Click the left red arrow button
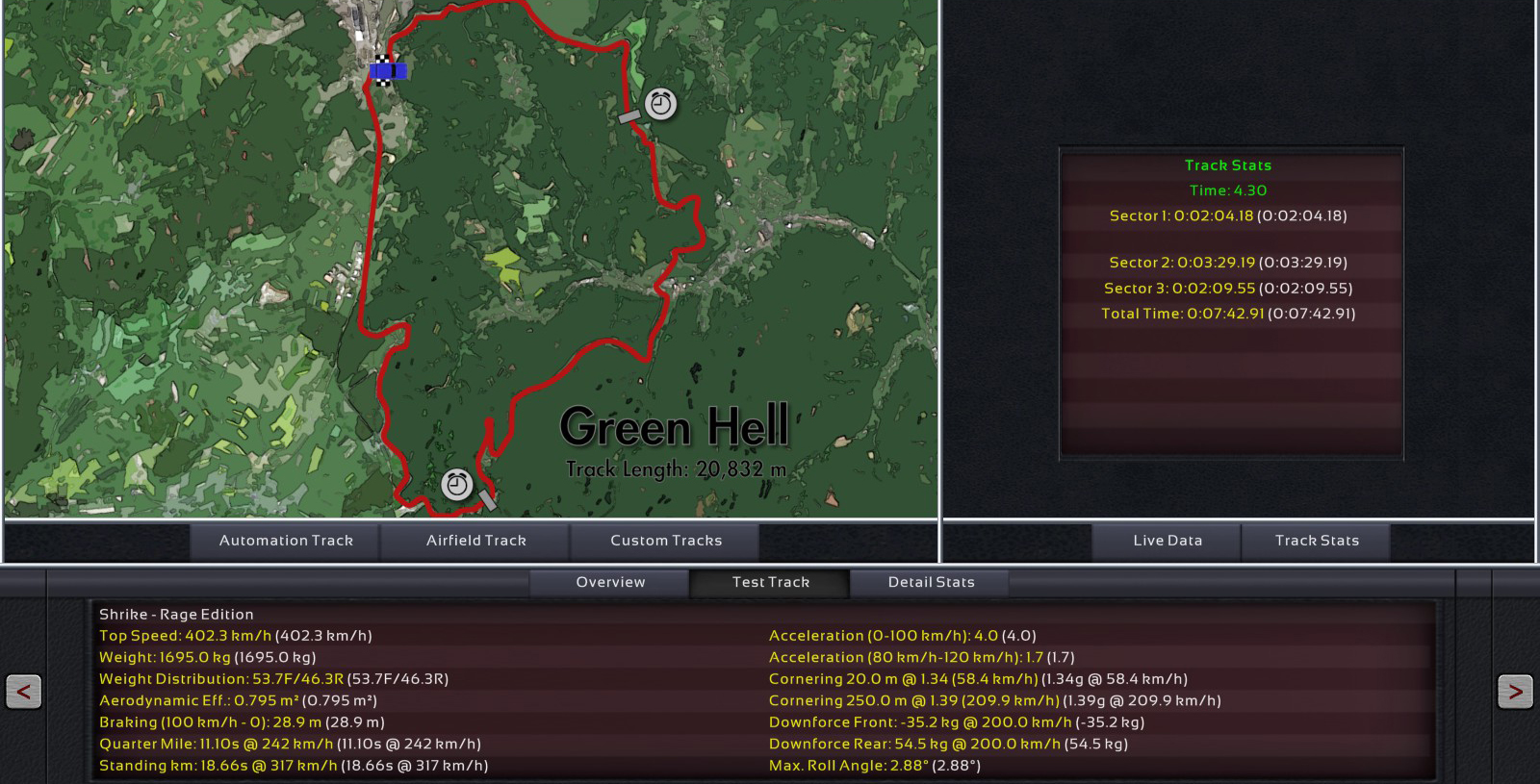The height and width of the screenshot is (784, 1540). pyautogui.click(x=24, y=691)
